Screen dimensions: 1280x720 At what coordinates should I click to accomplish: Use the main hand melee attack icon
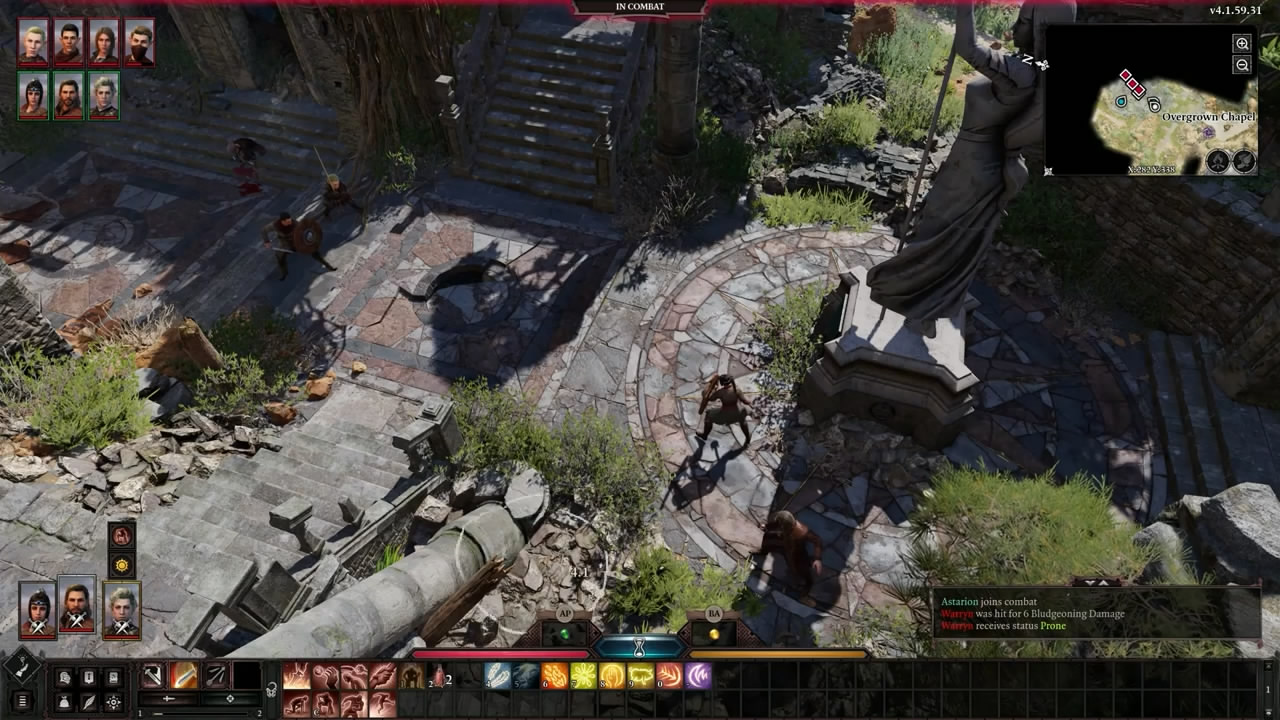click(x=153, y=676)
